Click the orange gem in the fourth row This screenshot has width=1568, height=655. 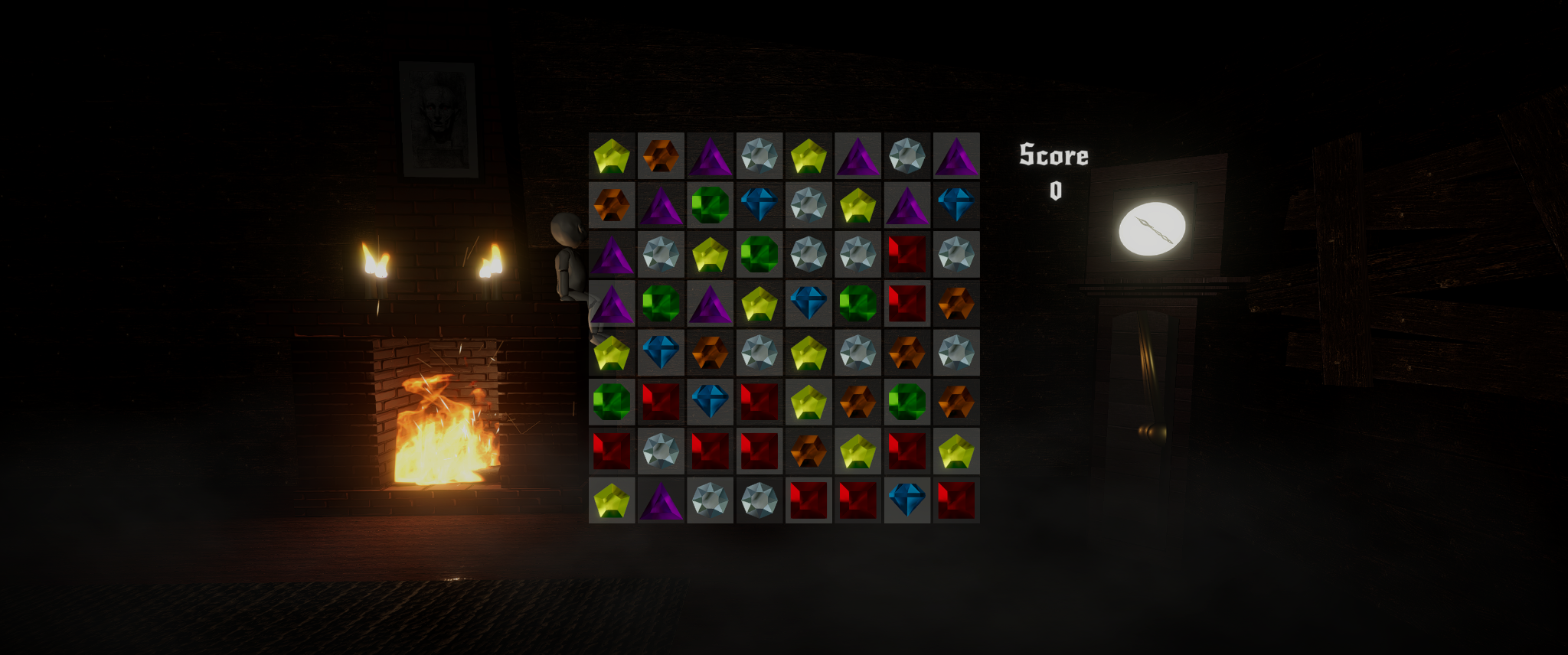tap(956, 303)
